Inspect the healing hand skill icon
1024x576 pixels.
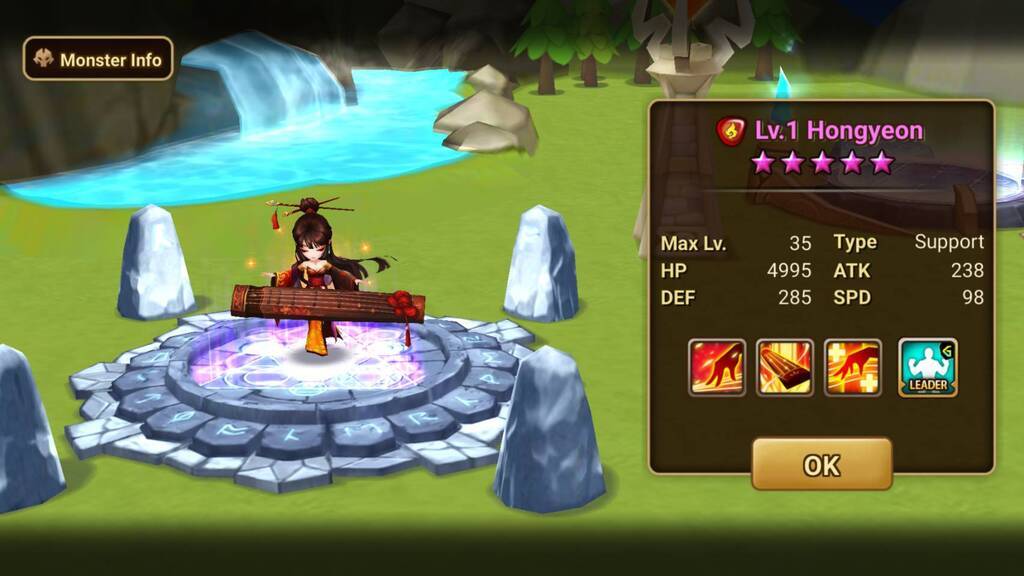pyautogui.click(x=853, y=367)
